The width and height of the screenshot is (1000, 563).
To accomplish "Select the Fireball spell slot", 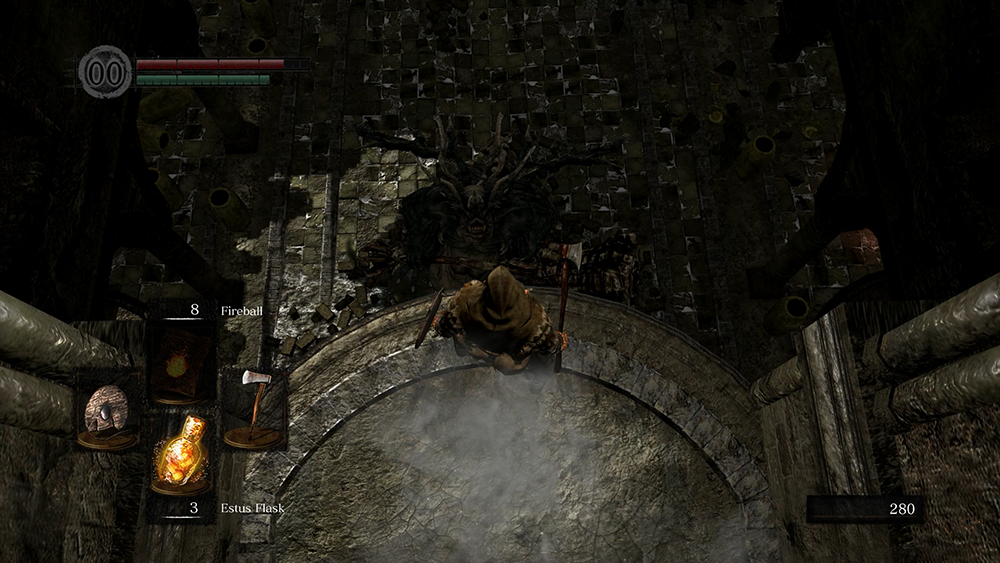I will tap(181, 364).
